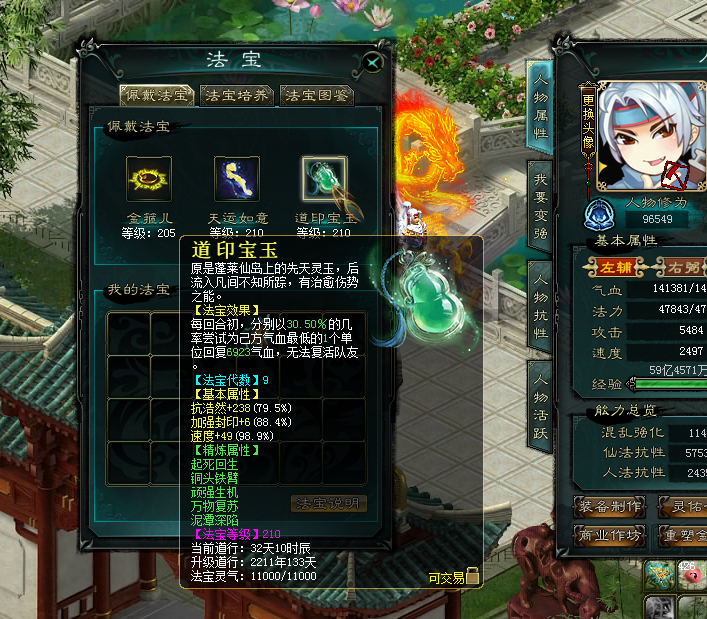Show the 法宝图鉴 tab
The width and height of the screenshot is (707, 619).
point(317,96)
